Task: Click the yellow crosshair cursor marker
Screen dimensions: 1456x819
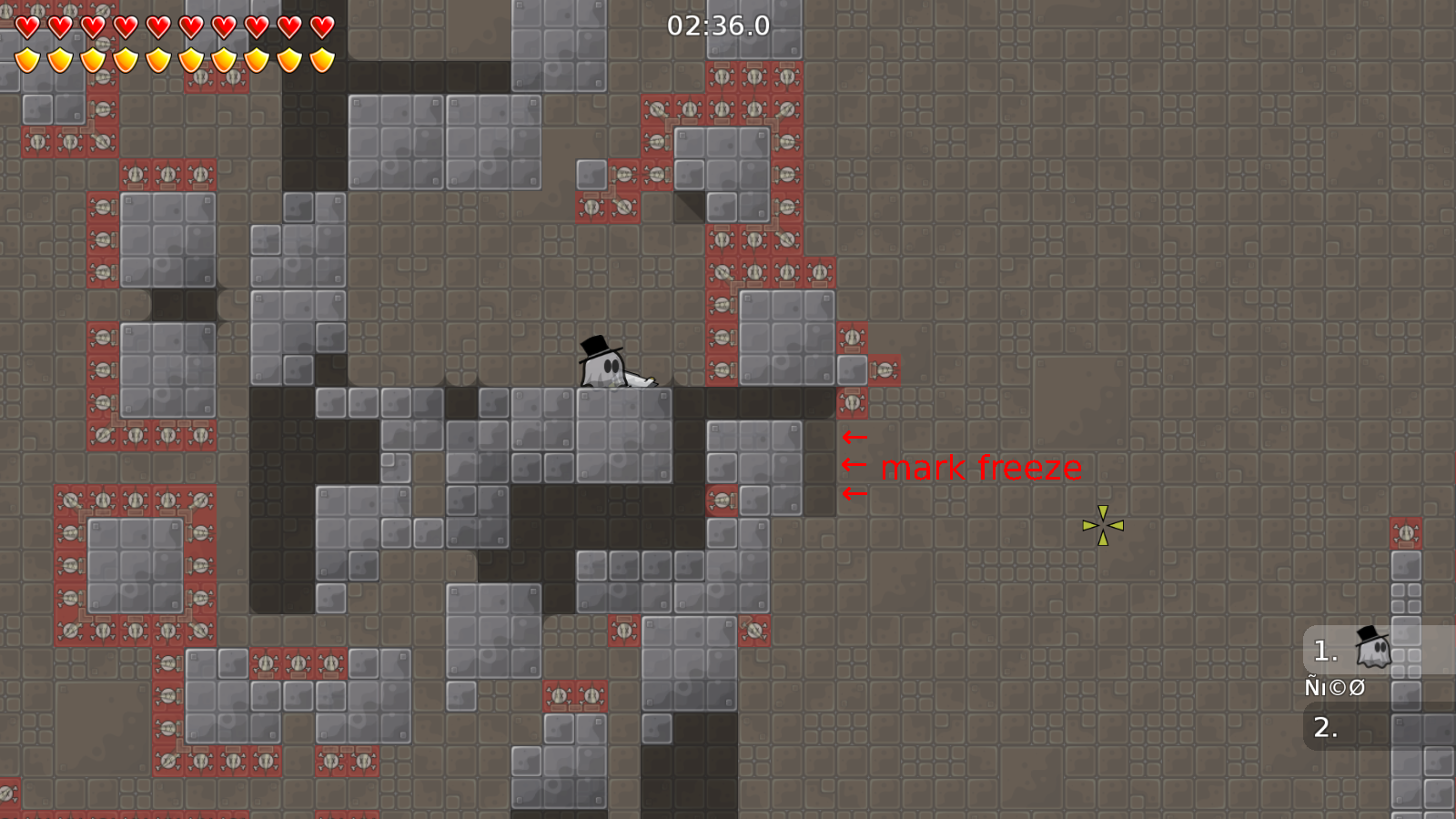Action: pyautogui.click(x=1104, y=525)
